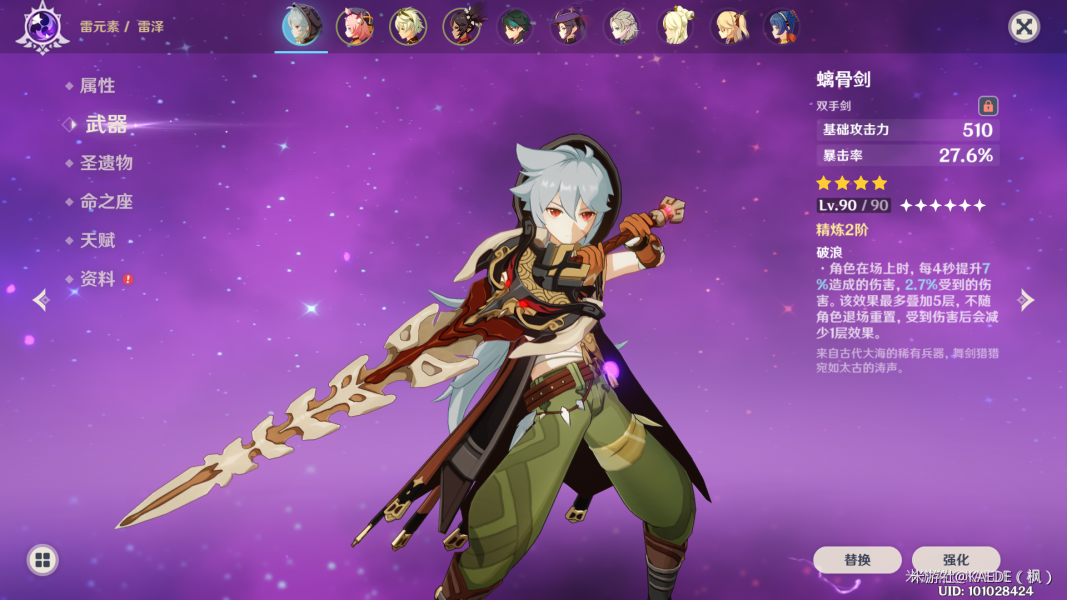Click the 强化 enhance weapon button
The height and width of the screenshot is (600, 1067).
click(956, 560)
